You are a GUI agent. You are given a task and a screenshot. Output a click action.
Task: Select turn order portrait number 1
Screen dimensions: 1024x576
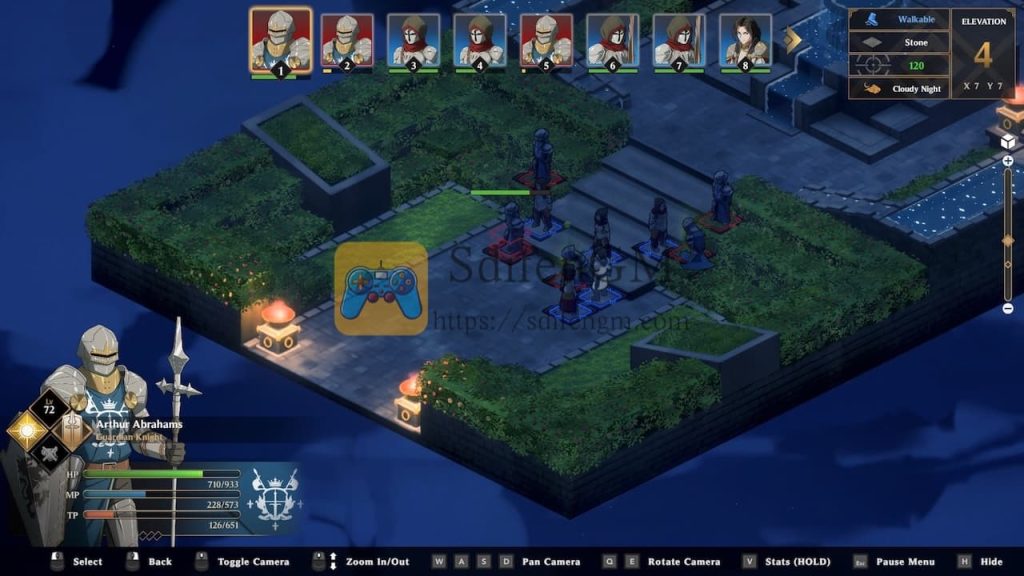pos(281,40)
